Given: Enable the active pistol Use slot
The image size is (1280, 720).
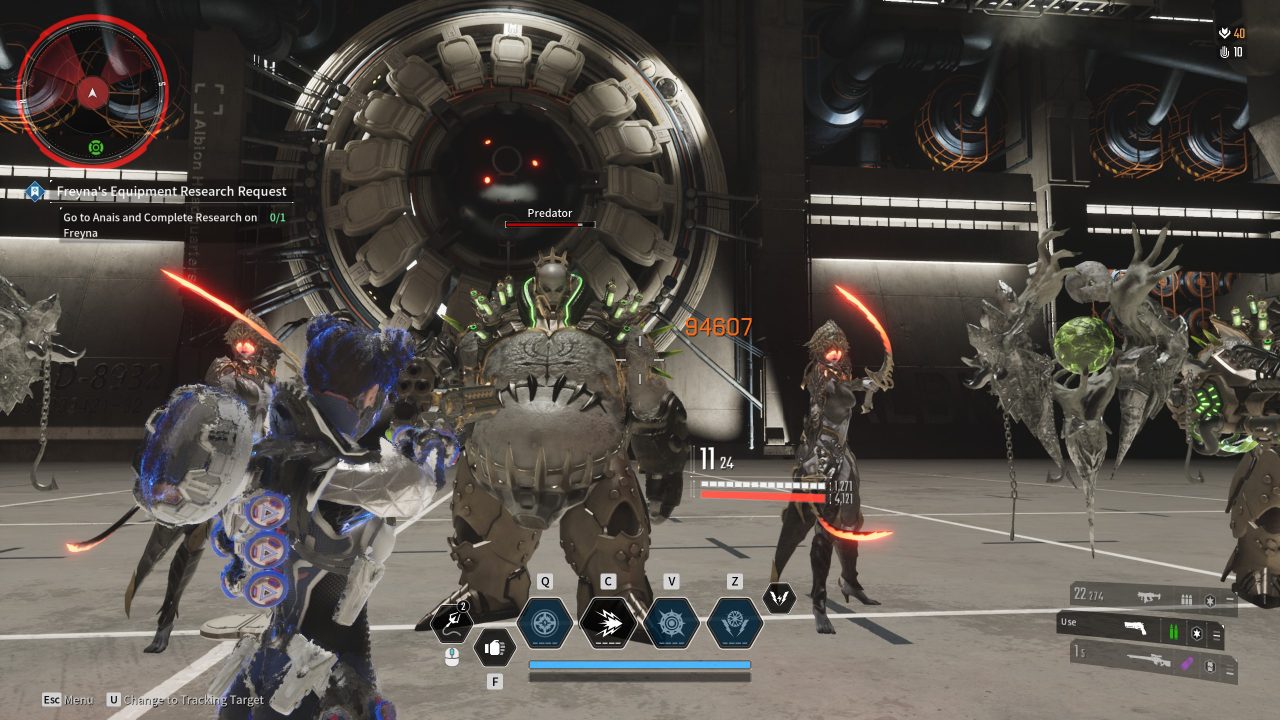Looking at the screenshot, I should point(1067,622).
